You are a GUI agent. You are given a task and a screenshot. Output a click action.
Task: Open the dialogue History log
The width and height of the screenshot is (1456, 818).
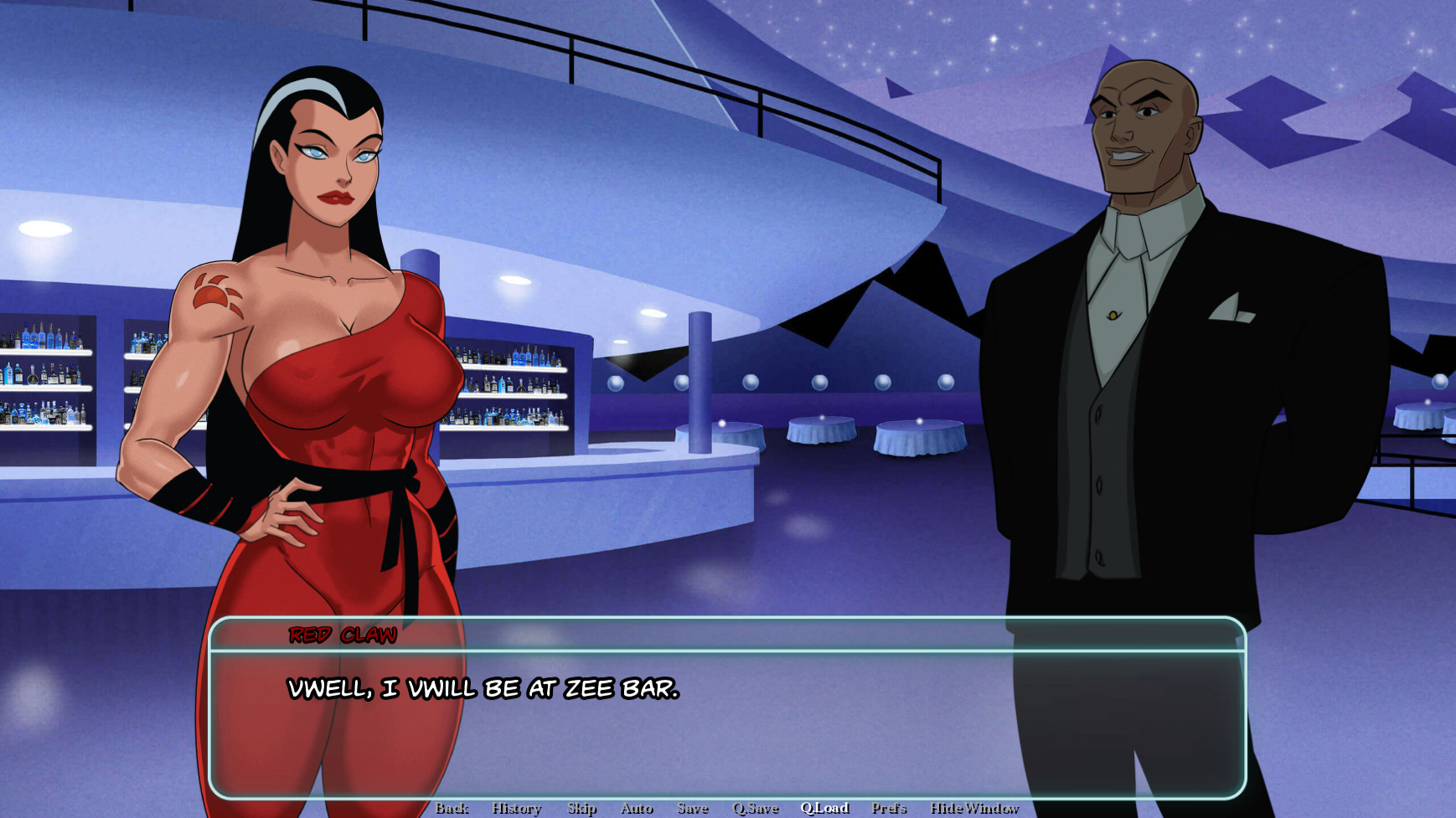pyautogui.click(x=516, y=808)
